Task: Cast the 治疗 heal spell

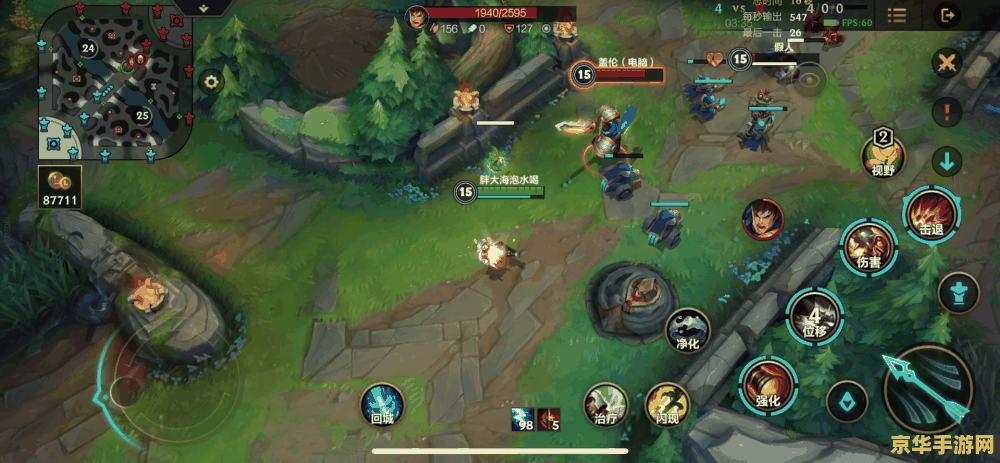Action: (605, 405)
